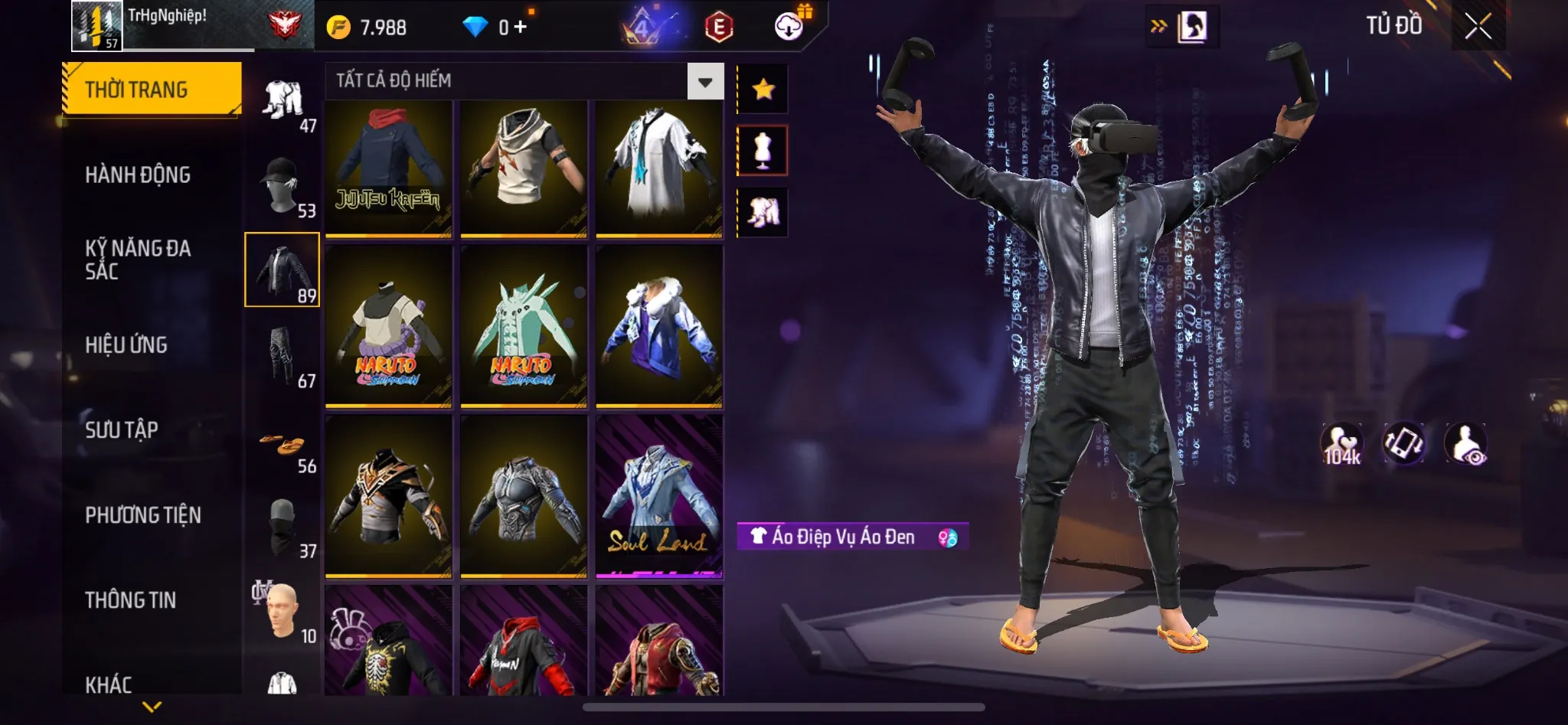Toggle the full costume set view
The width and height of the screenshot is (1568, 725).
pos(763,212)
